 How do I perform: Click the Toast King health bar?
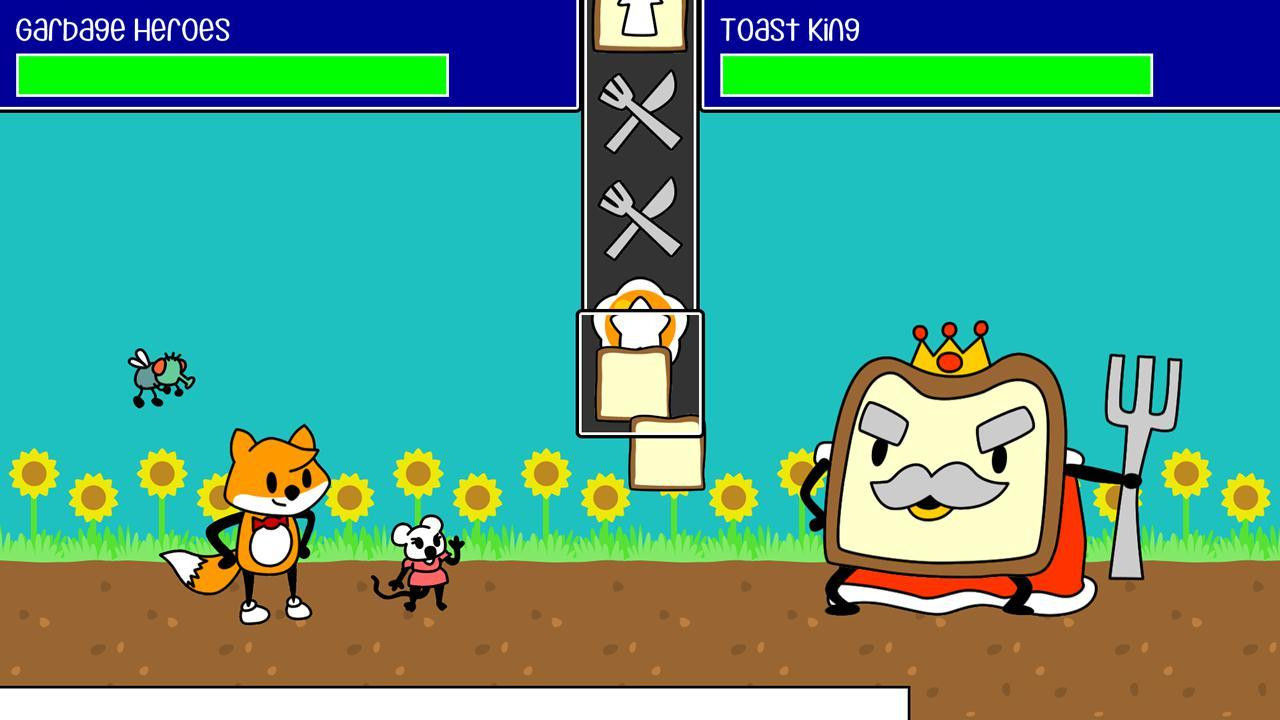tap(935, 75)
